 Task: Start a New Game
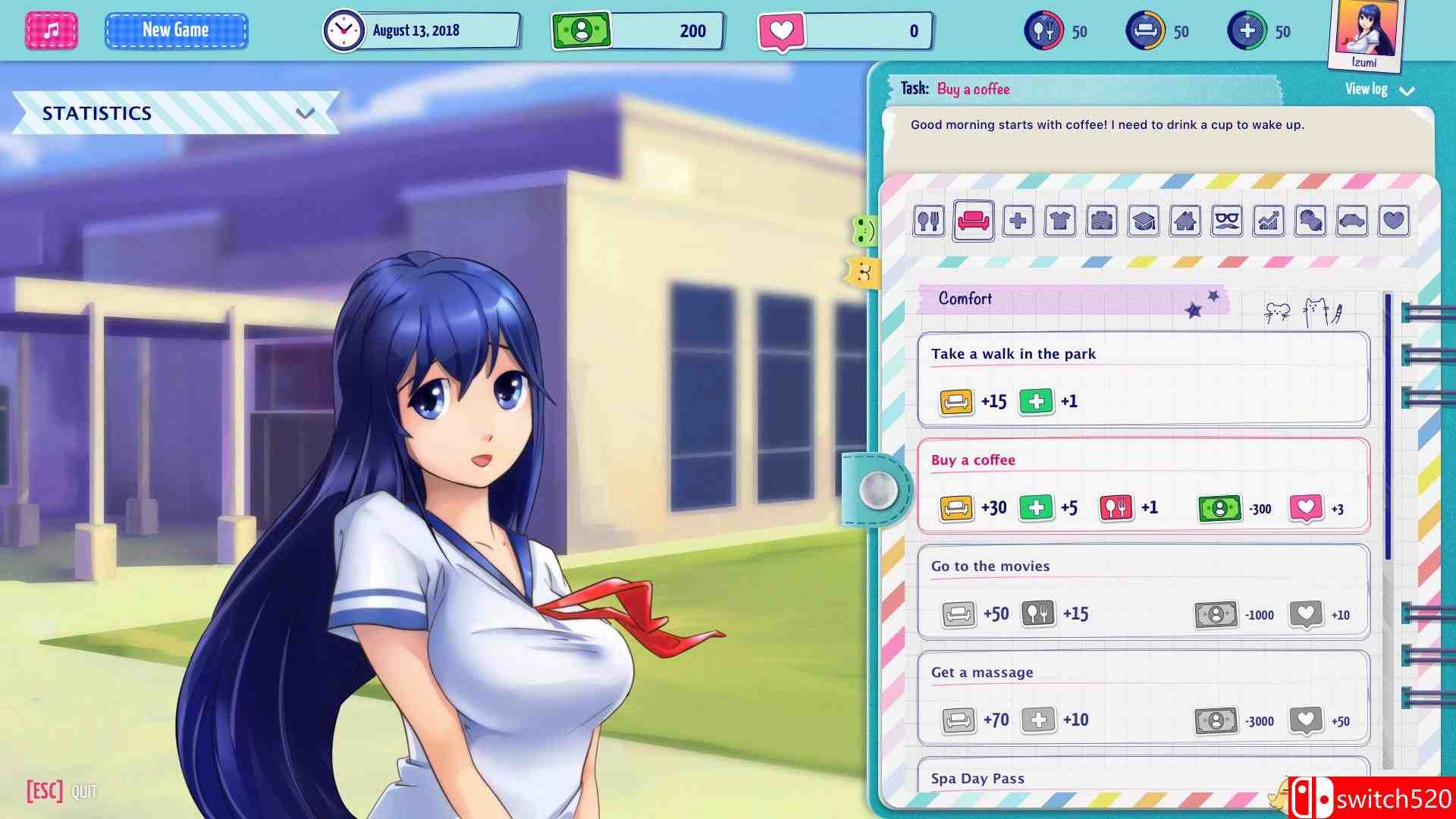point(176,30)
